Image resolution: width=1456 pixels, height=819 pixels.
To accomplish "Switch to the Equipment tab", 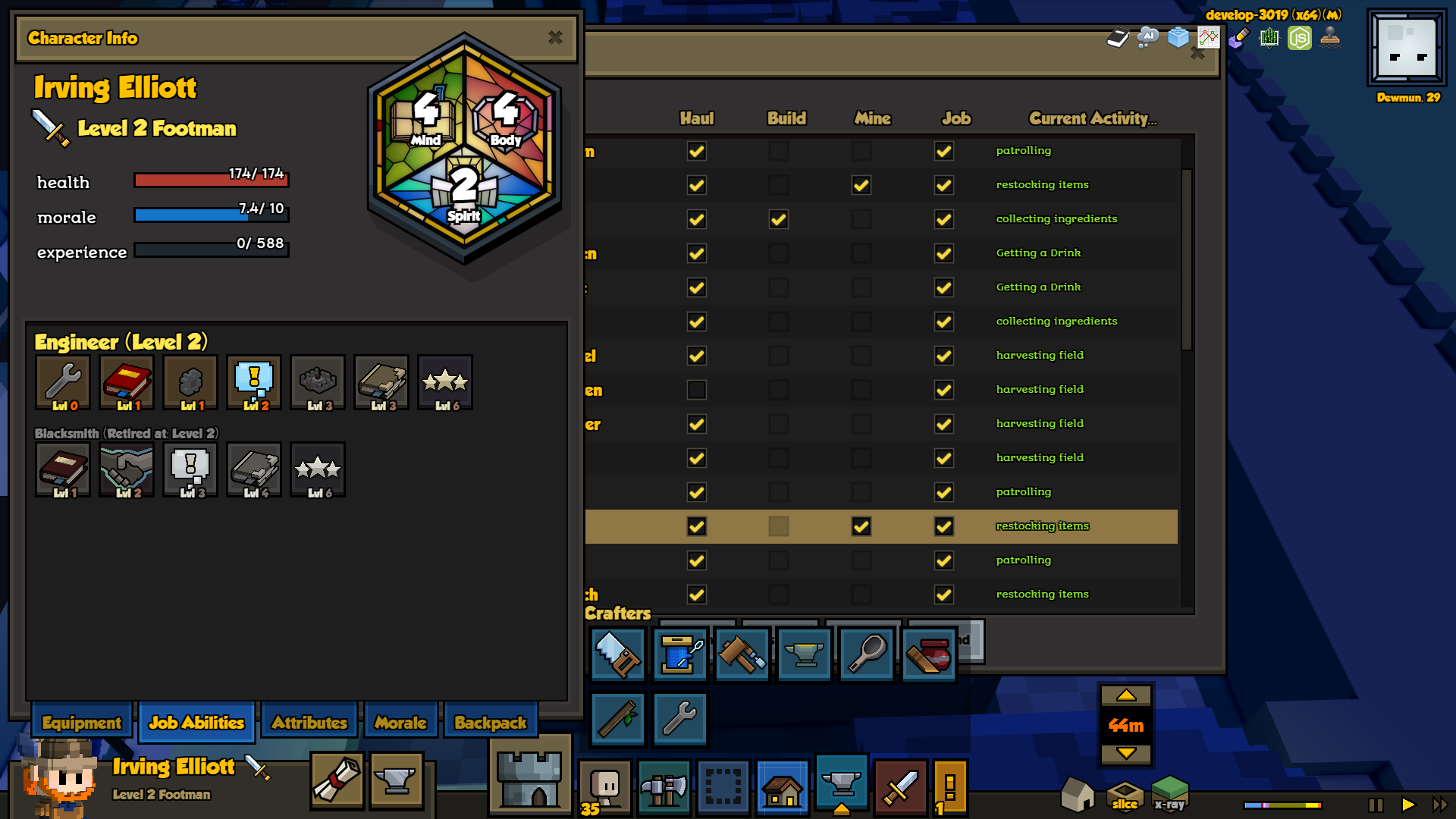I will coord(82,723).
